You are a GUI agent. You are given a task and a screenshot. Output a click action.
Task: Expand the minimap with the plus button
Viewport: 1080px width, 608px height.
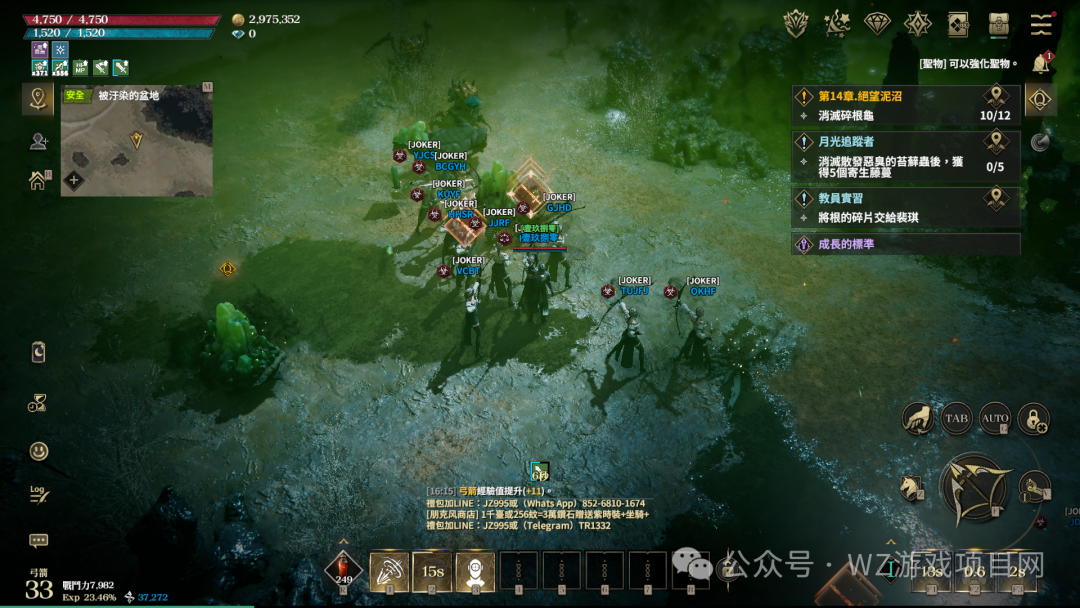[x=73, y=181]
